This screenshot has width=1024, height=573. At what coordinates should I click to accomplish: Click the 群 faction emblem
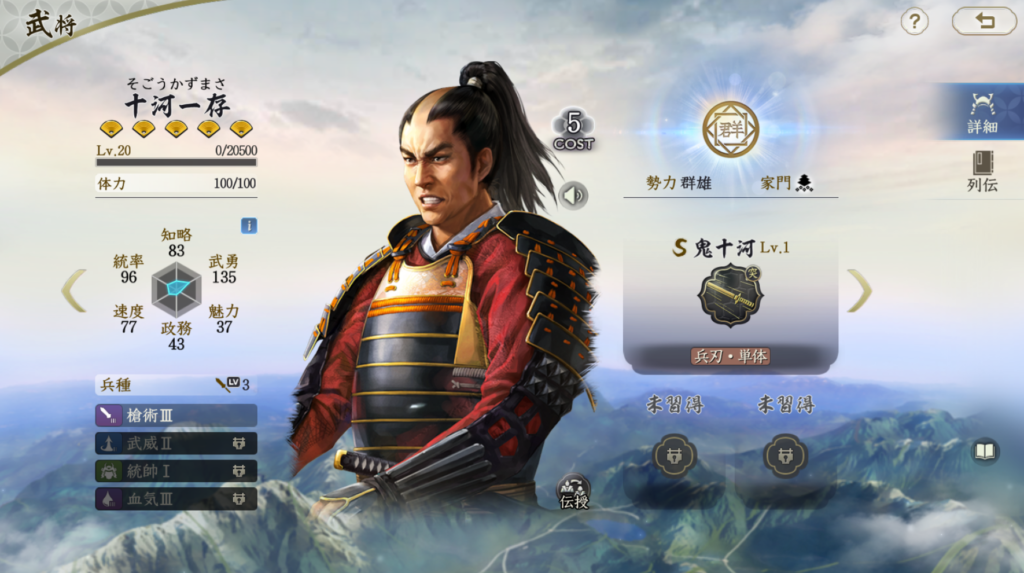[730, 129]
